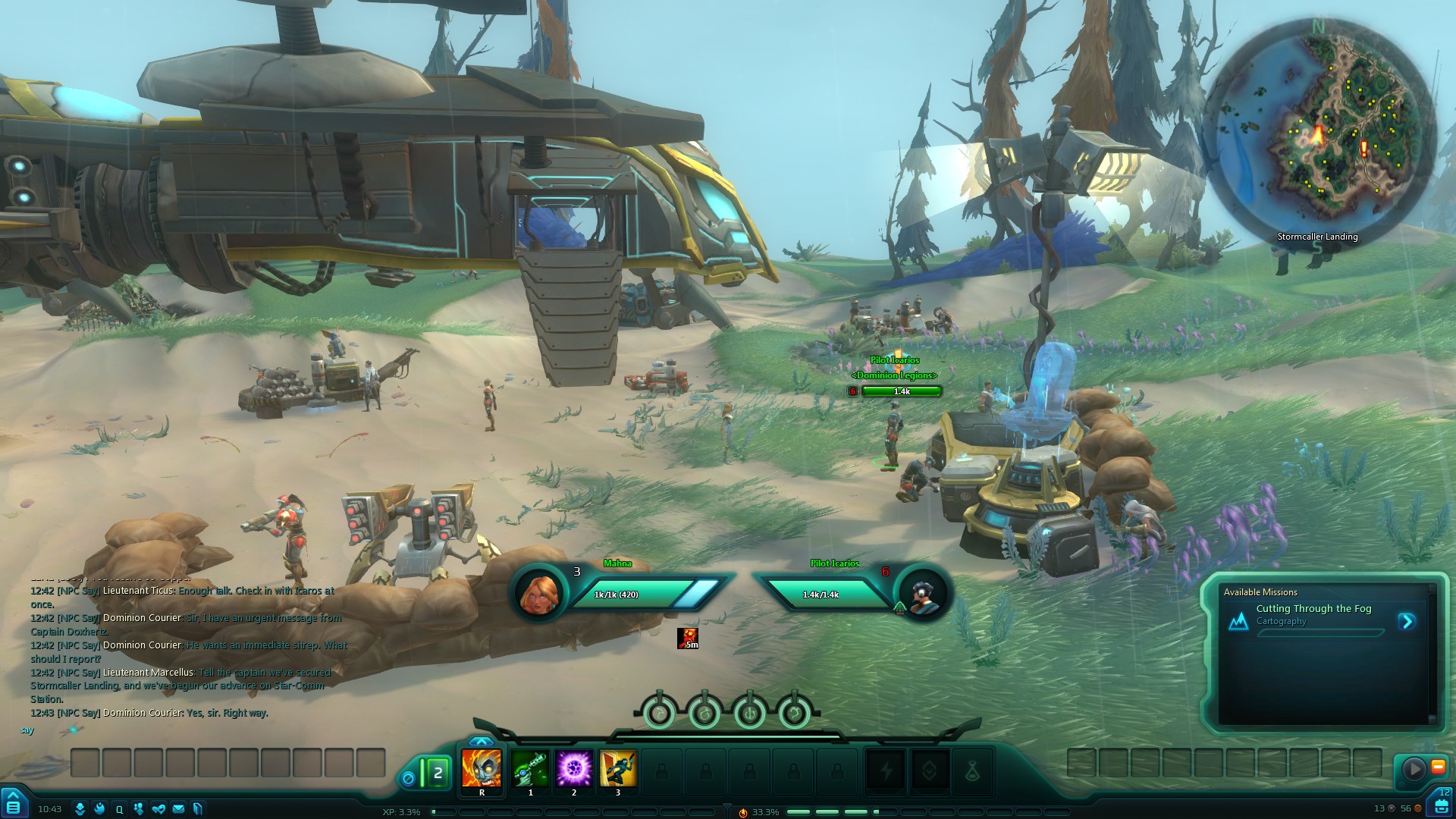
Task: Click the round play button near the bag
Action: coord(1414,770)
